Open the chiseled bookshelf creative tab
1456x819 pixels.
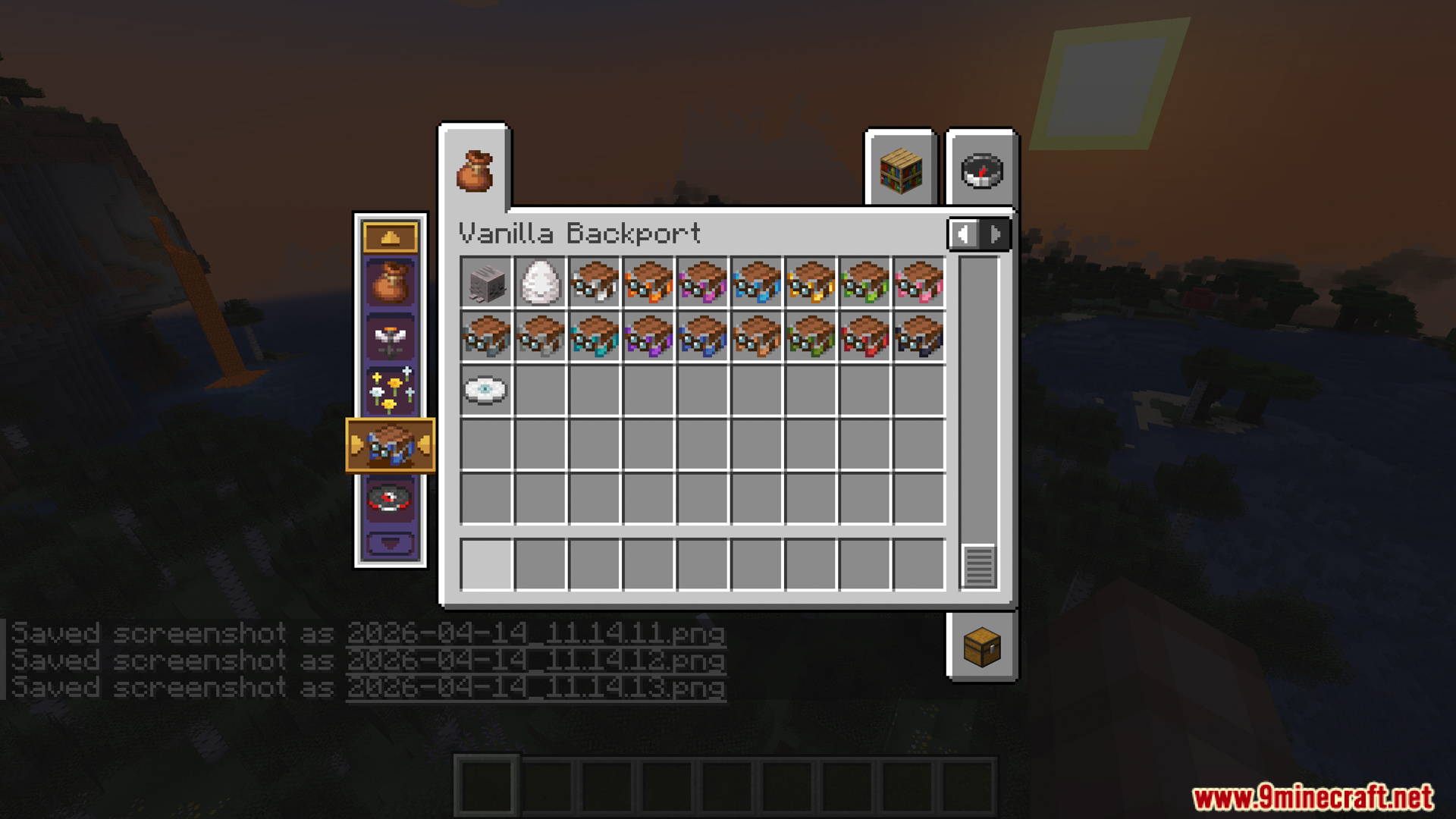902,168
